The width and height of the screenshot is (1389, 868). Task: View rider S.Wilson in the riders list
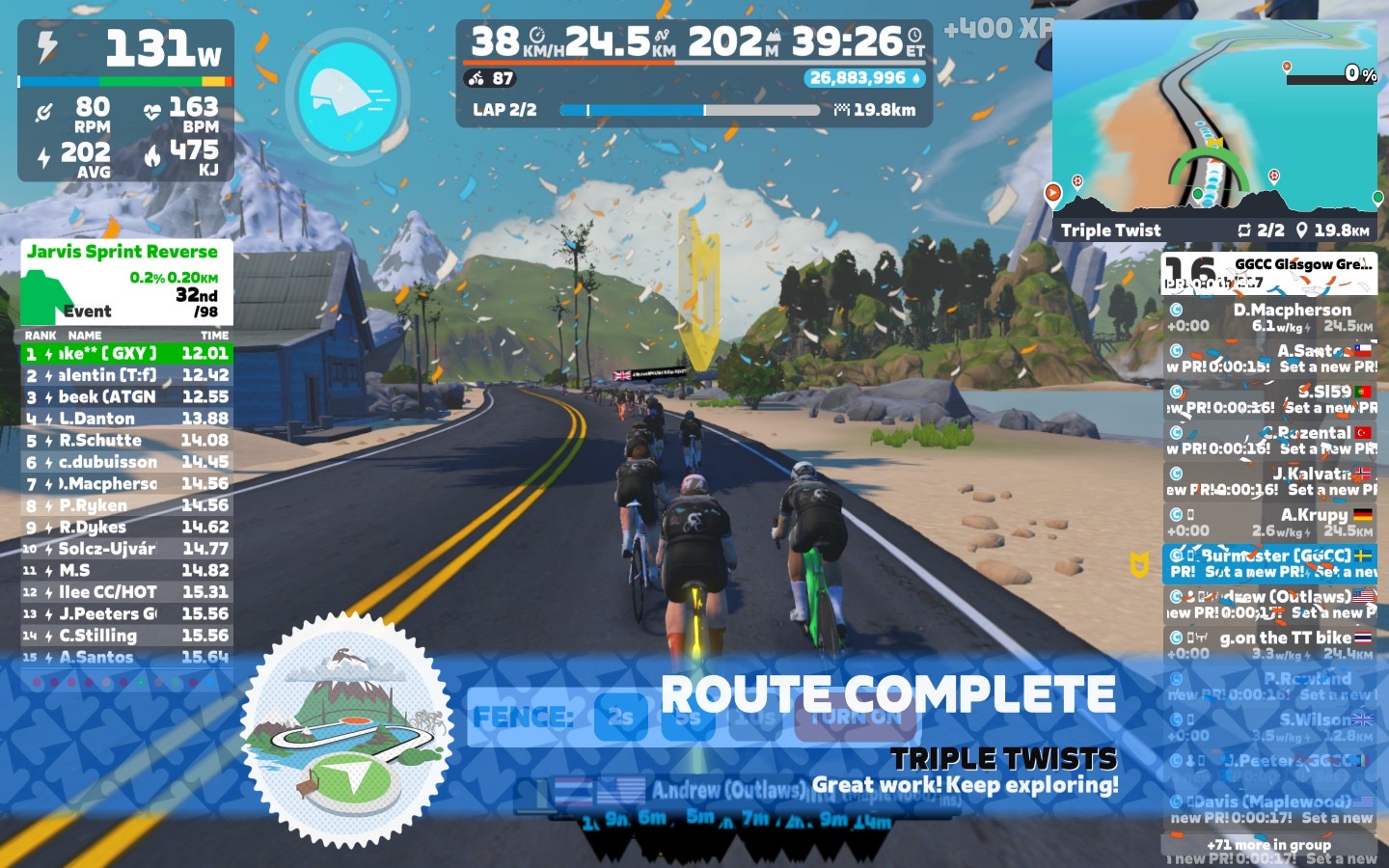click(1269, 727)
